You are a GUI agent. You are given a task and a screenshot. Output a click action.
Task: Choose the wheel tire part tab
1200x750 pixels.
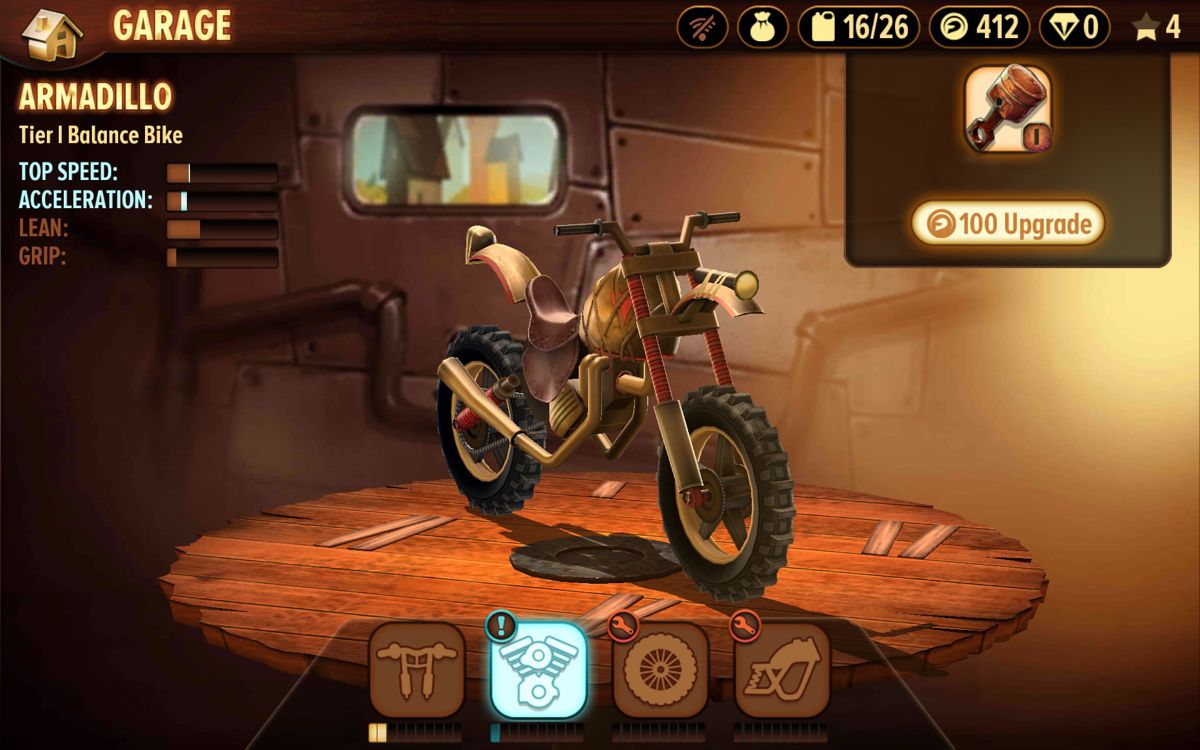point(660,669)
